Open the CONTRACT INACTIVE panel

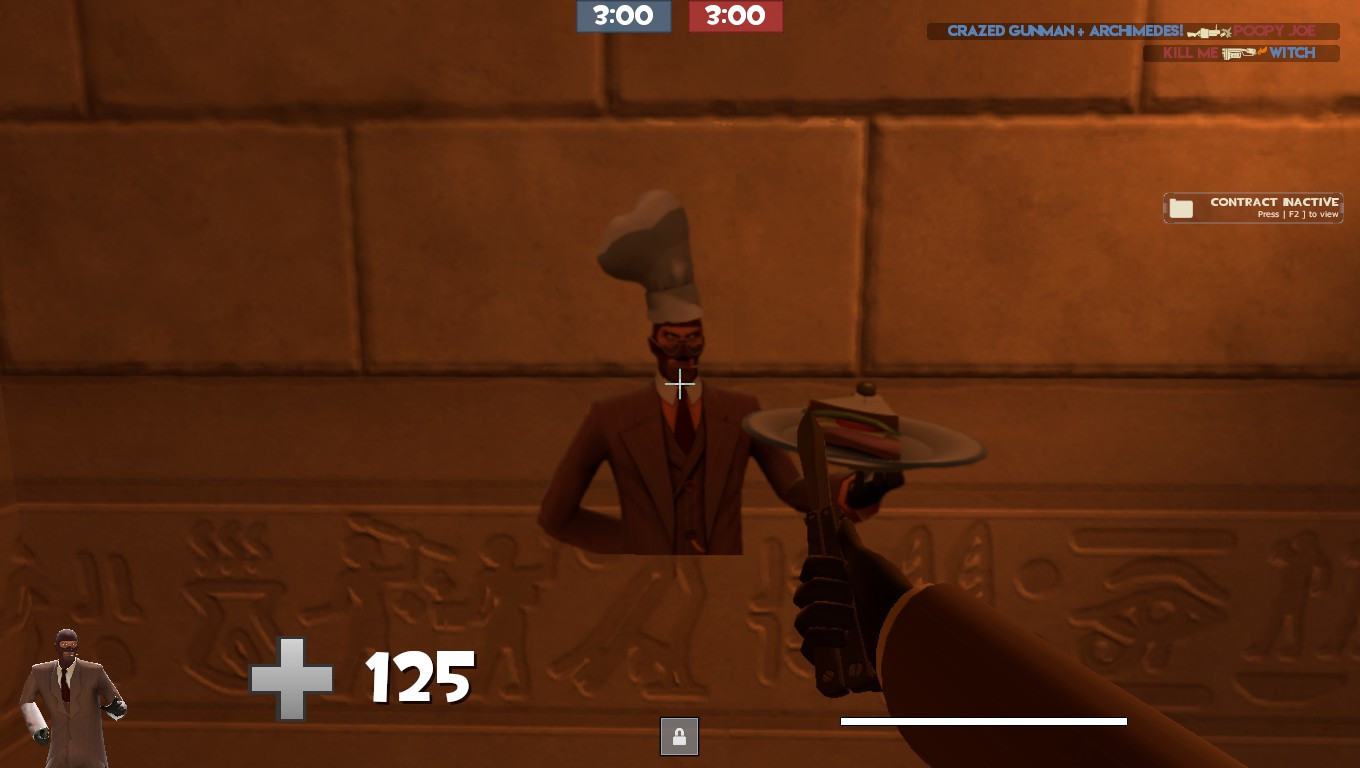(x=1253, y=207)
